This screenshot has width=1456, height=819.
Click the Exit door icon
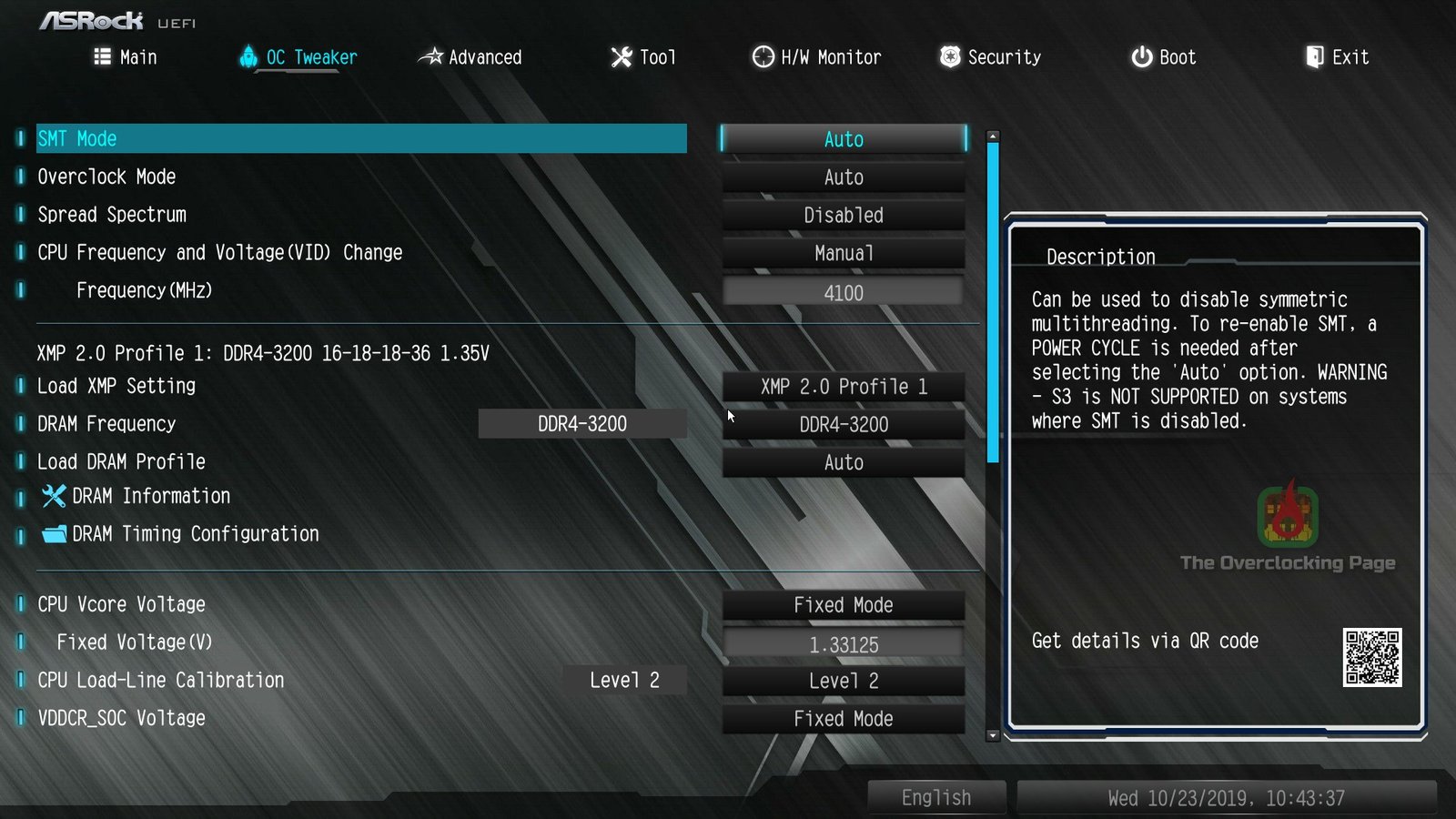coord(1313,56)
